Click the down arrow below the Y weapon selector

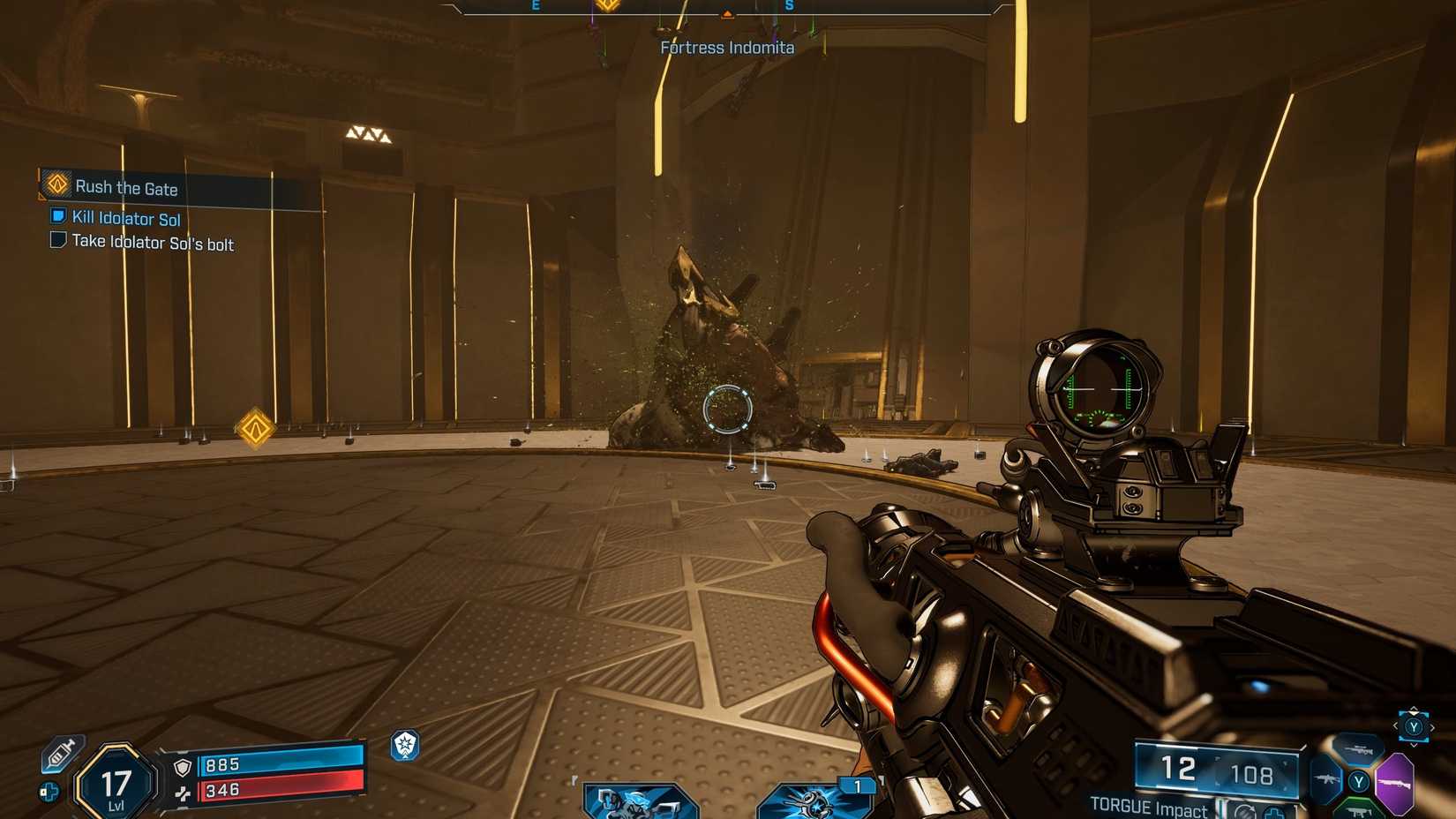click(x=1414, y=745)
